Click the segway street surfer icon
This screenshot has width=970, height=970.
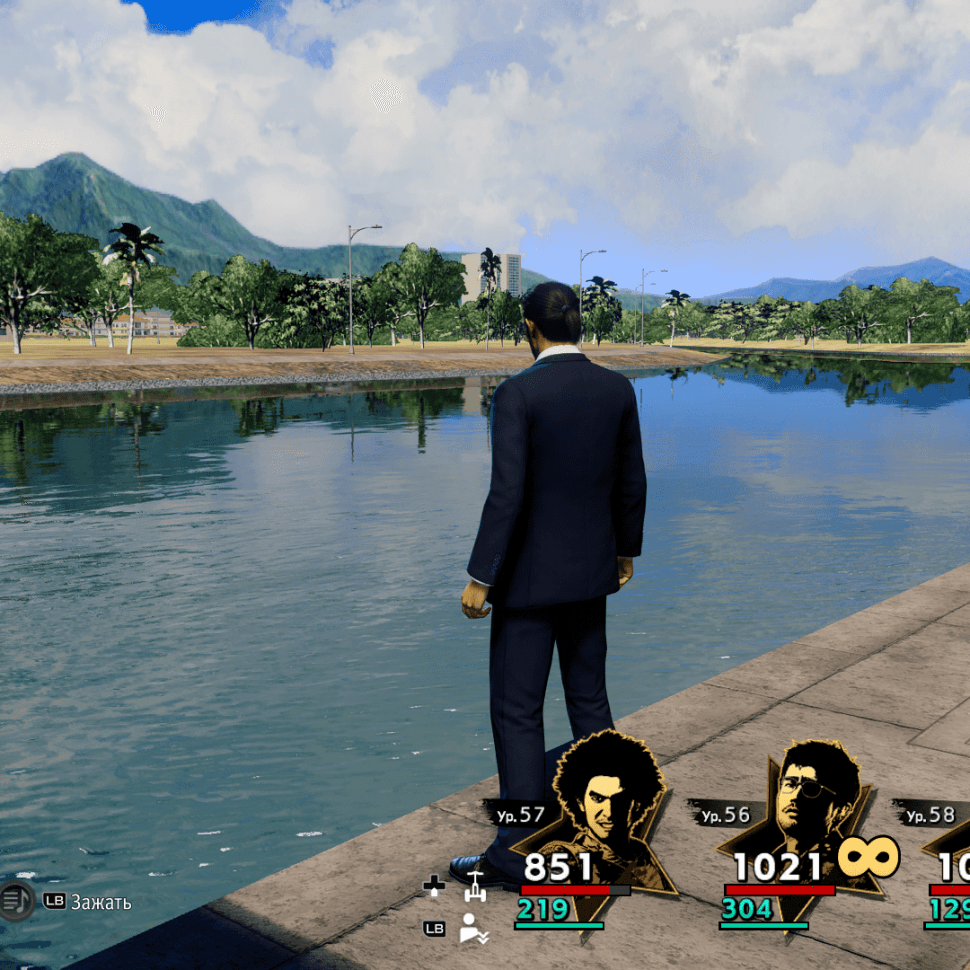(x=474, y=888)
